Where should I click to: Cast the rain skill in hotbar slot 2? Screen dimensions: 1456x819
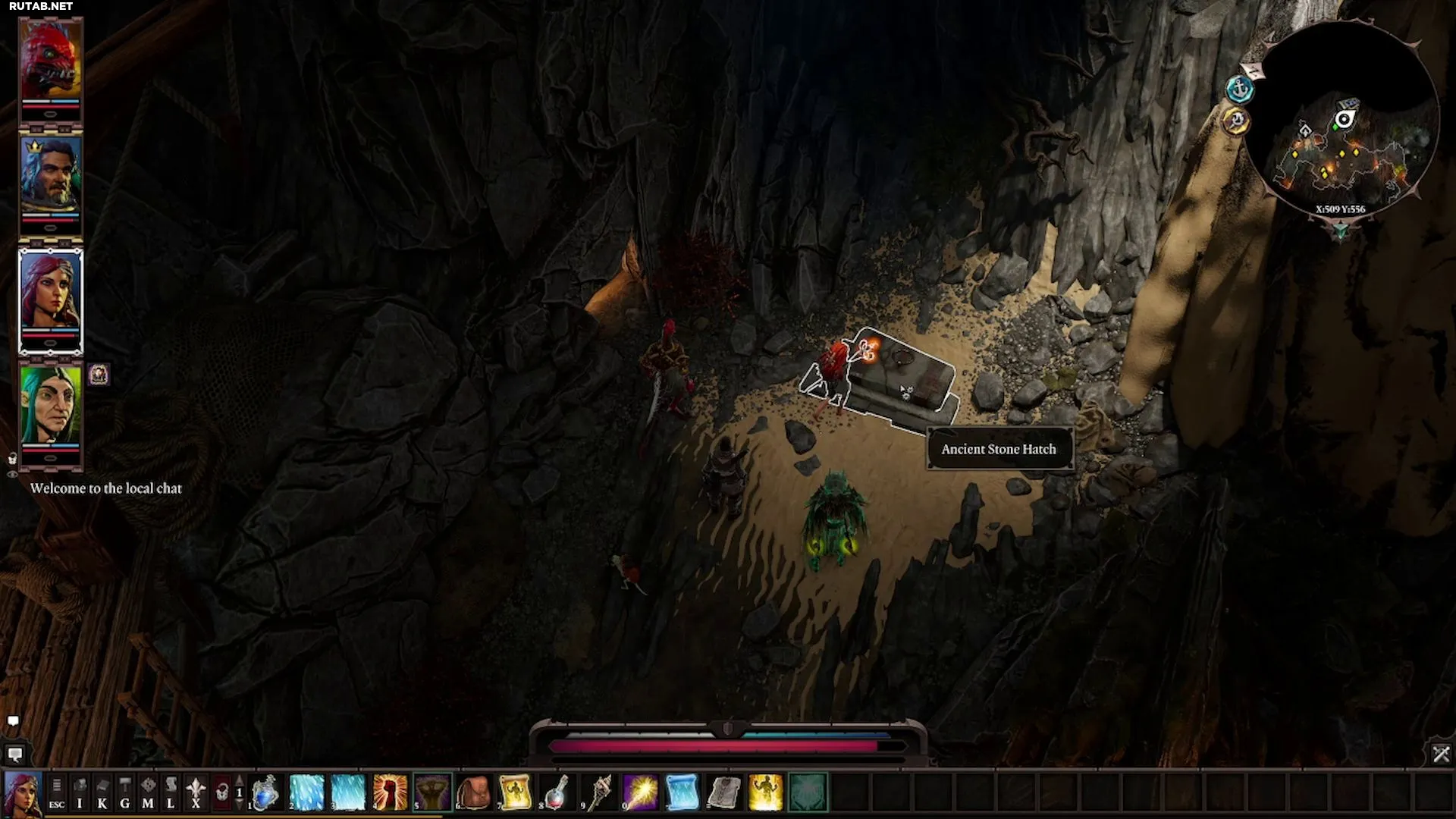point(306,792)
